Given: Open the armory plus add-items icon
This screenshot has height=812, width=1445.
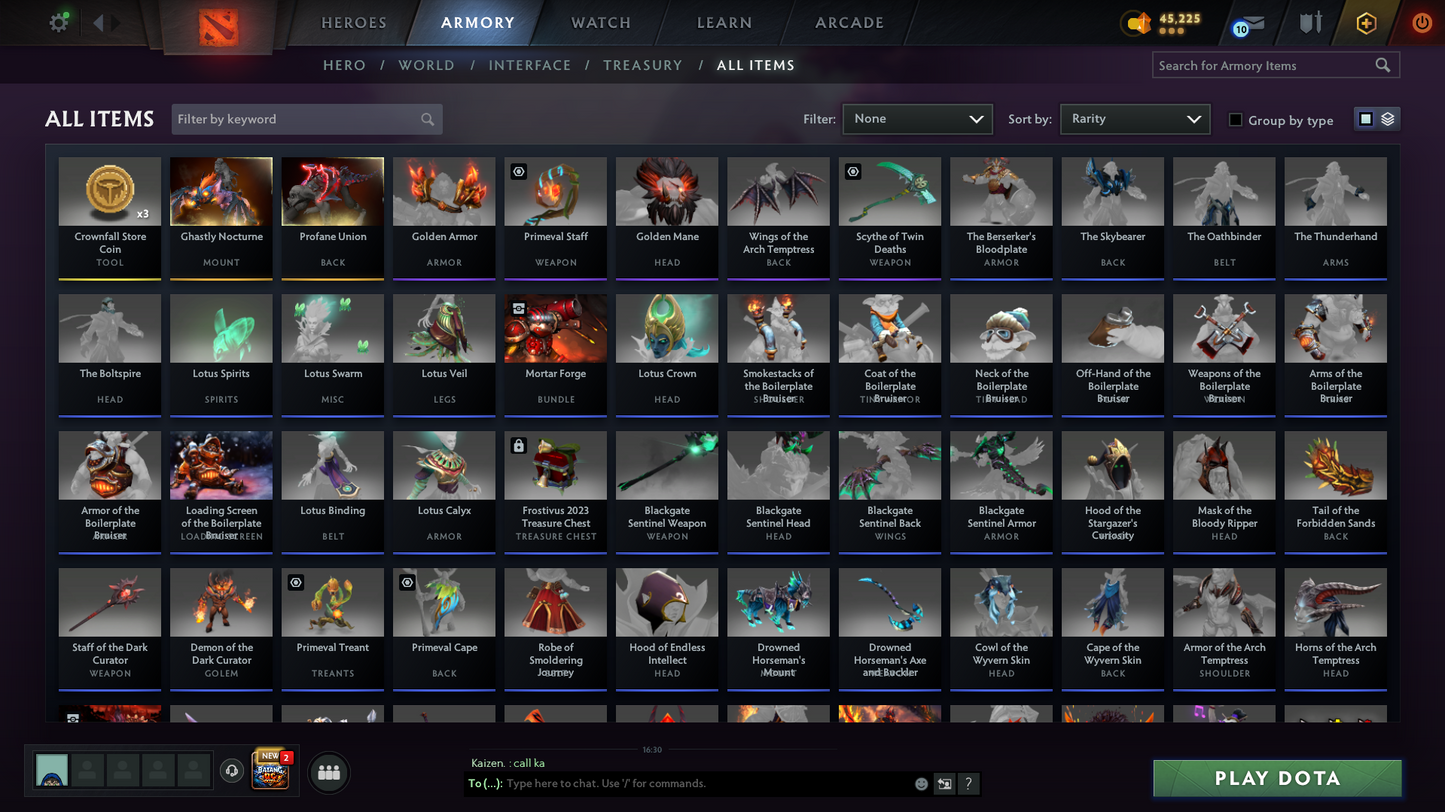Looking at the screenshot, I should point(1367,22).
